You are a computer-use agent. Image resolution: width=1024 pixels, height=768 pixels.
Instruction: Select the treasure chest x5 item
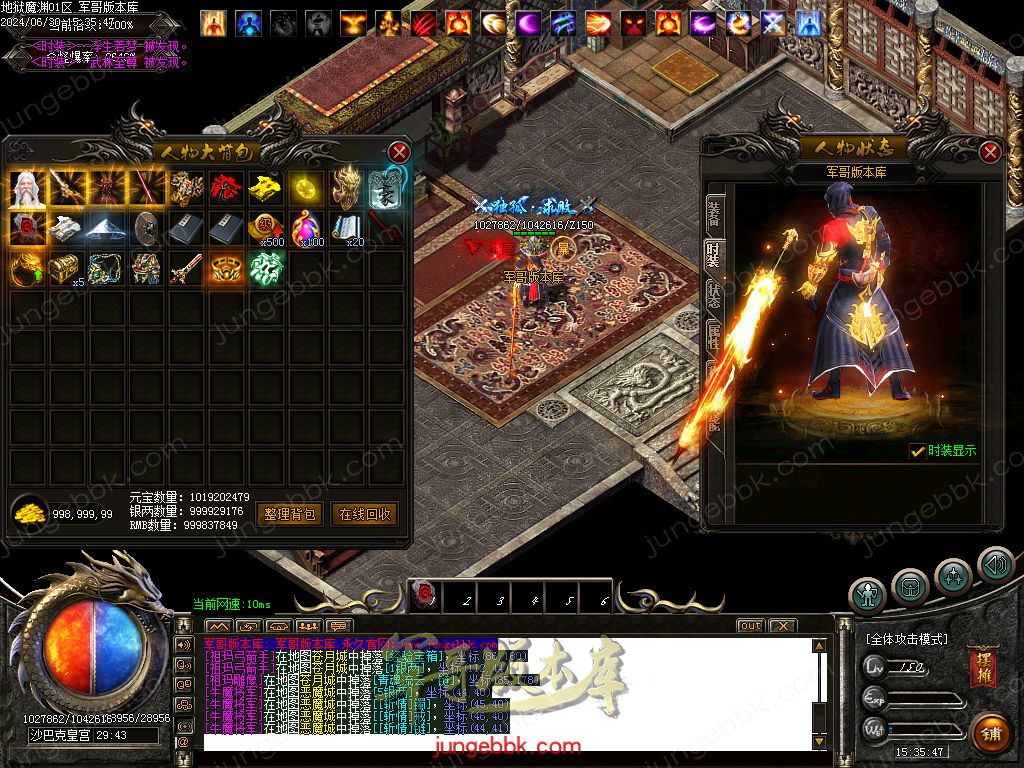pyautogui.click(x=67, y=269)
